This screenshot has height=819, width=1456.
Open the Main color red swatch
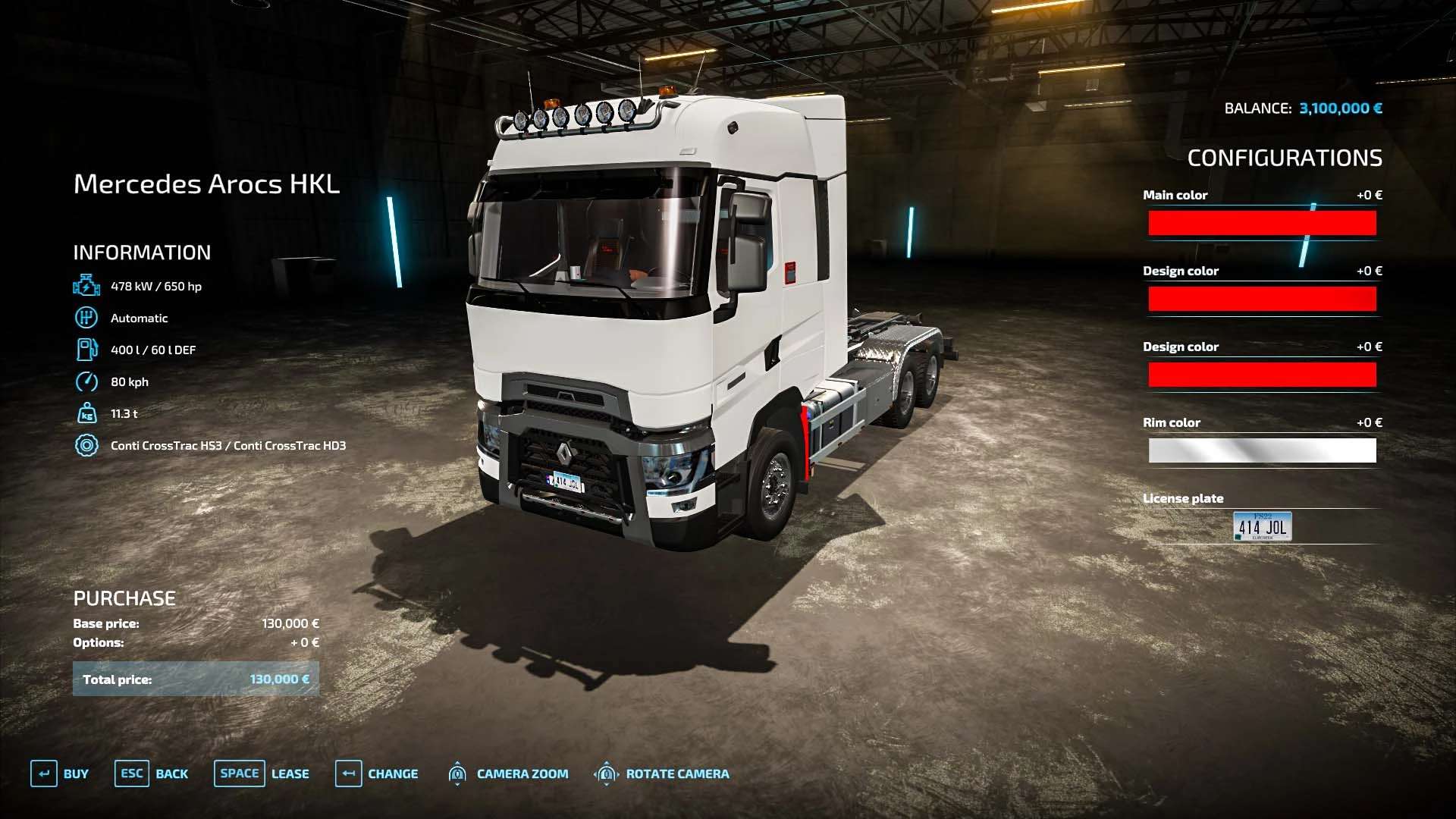click(x=1262, y=223)
